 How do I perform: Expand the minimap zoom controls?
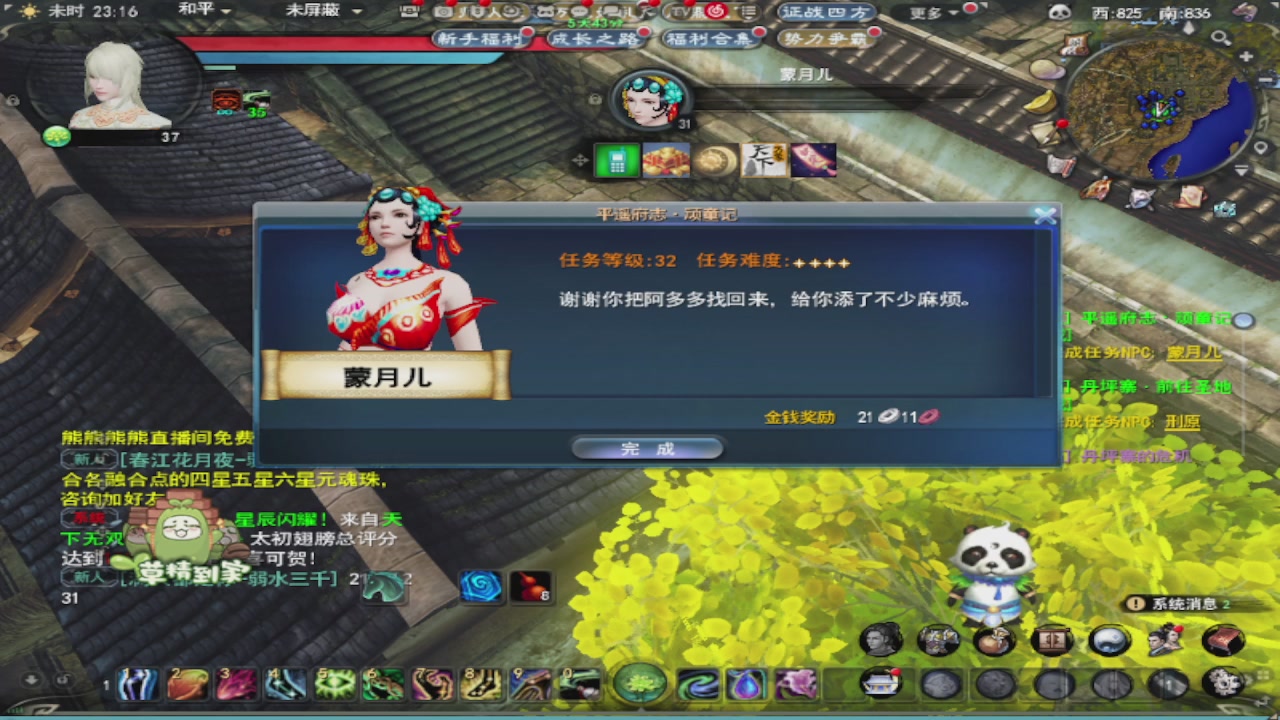[x=1220, y=36]
